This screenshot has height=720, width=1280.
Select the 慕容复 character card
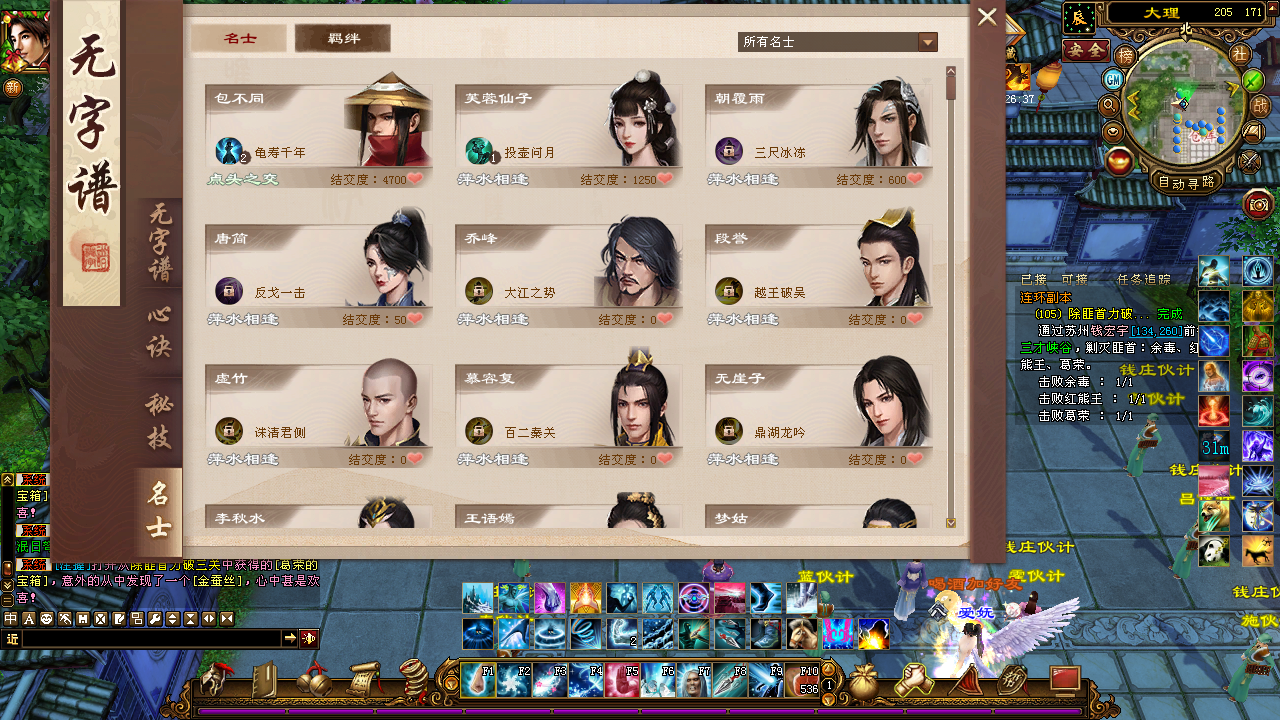point(569,410)
